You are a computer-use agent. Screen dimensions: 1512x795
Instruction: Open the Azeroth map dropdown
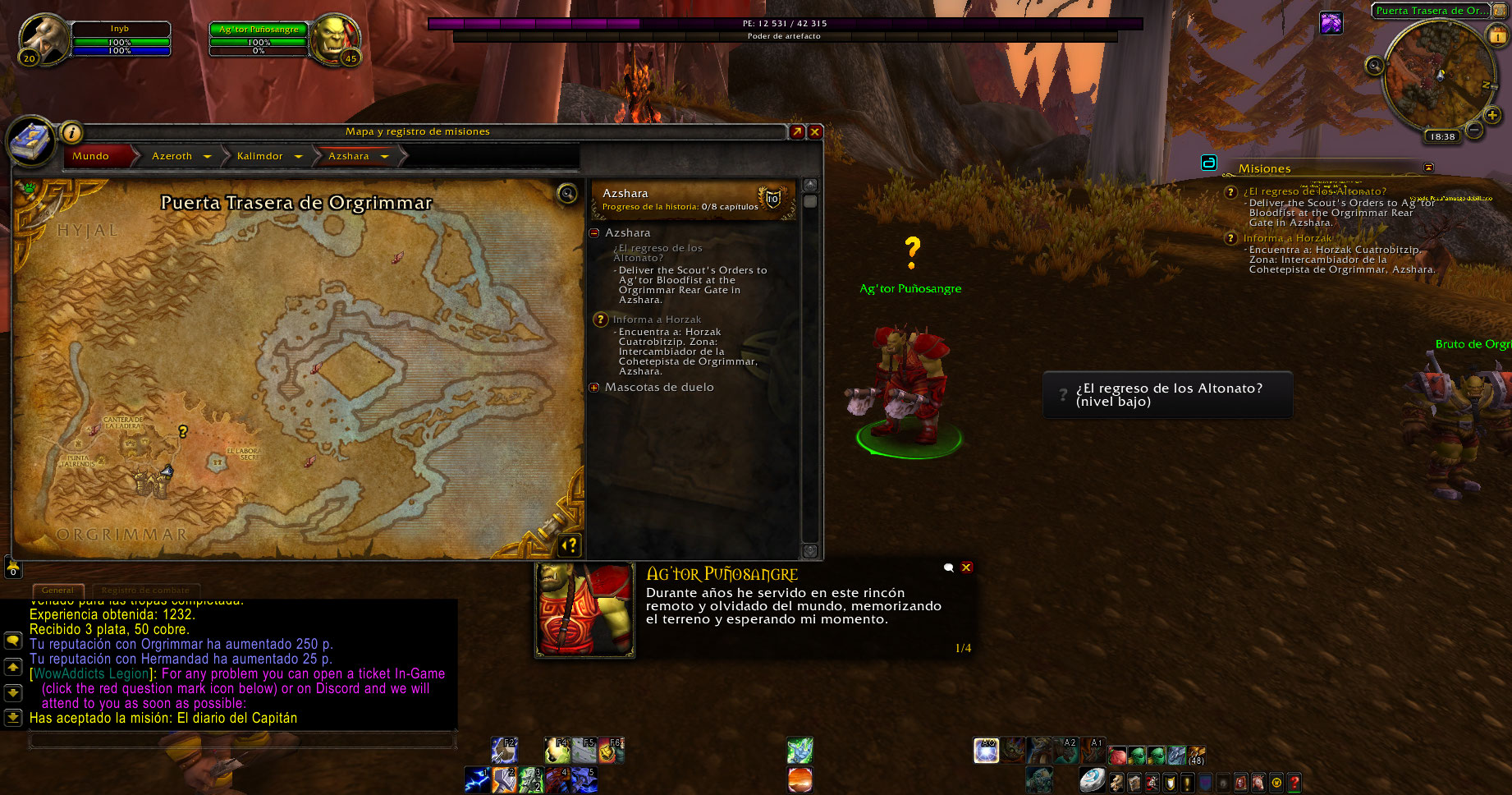[207, 157]
